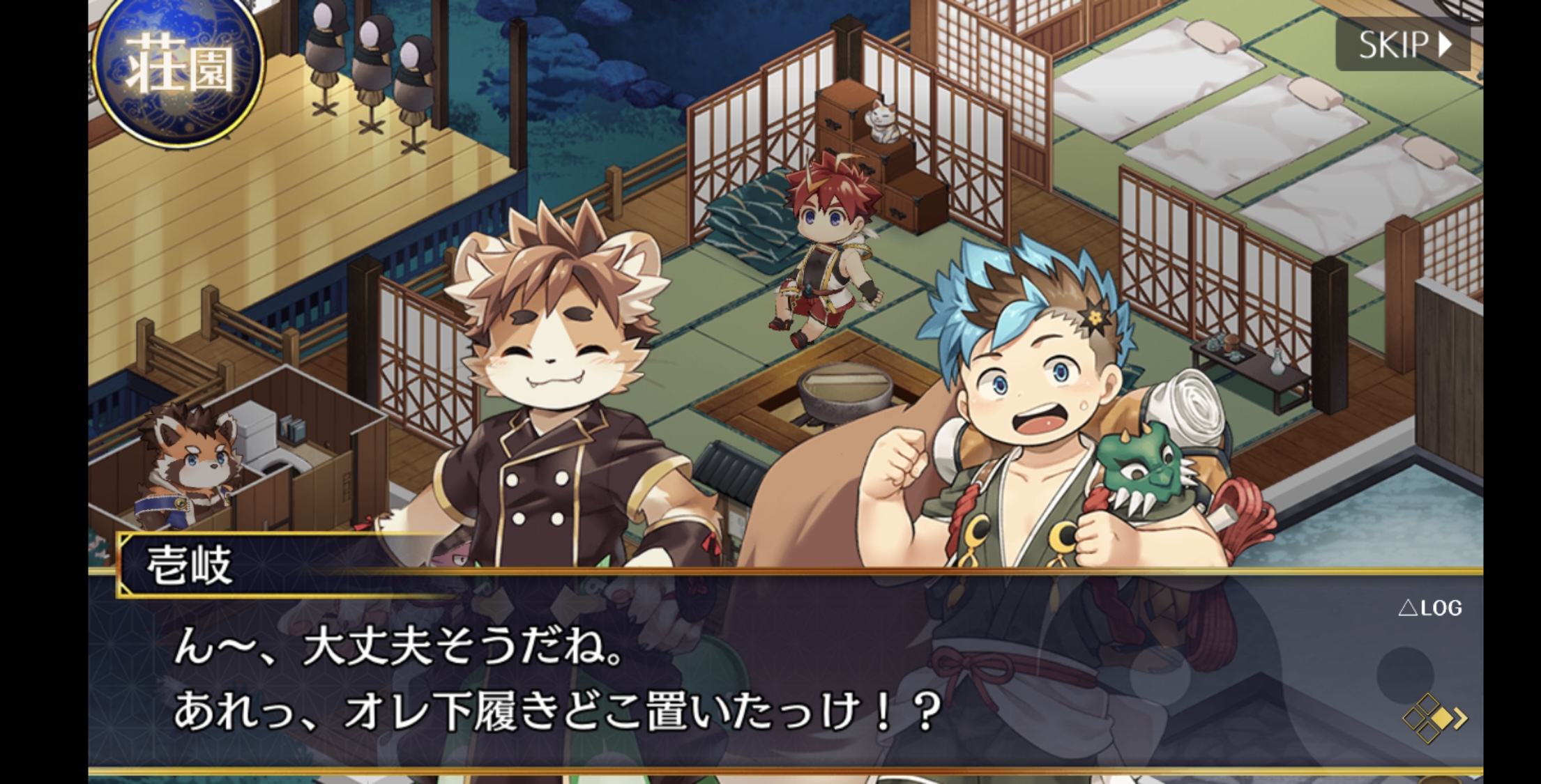1541x784 pixels.
Task: Skip the story scene with SKIP
Action: coord(1403,45)
